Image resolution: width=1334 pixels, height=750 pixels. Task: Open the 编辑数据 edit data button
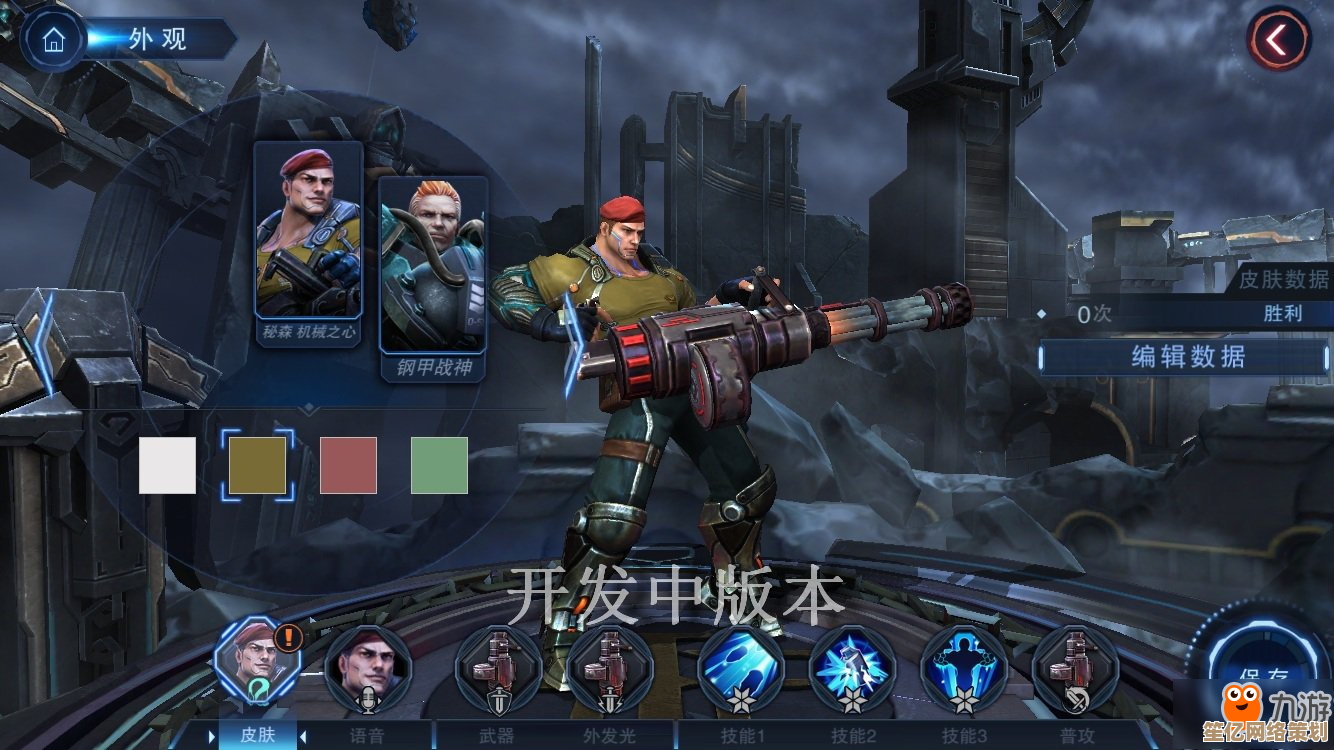1187,356
